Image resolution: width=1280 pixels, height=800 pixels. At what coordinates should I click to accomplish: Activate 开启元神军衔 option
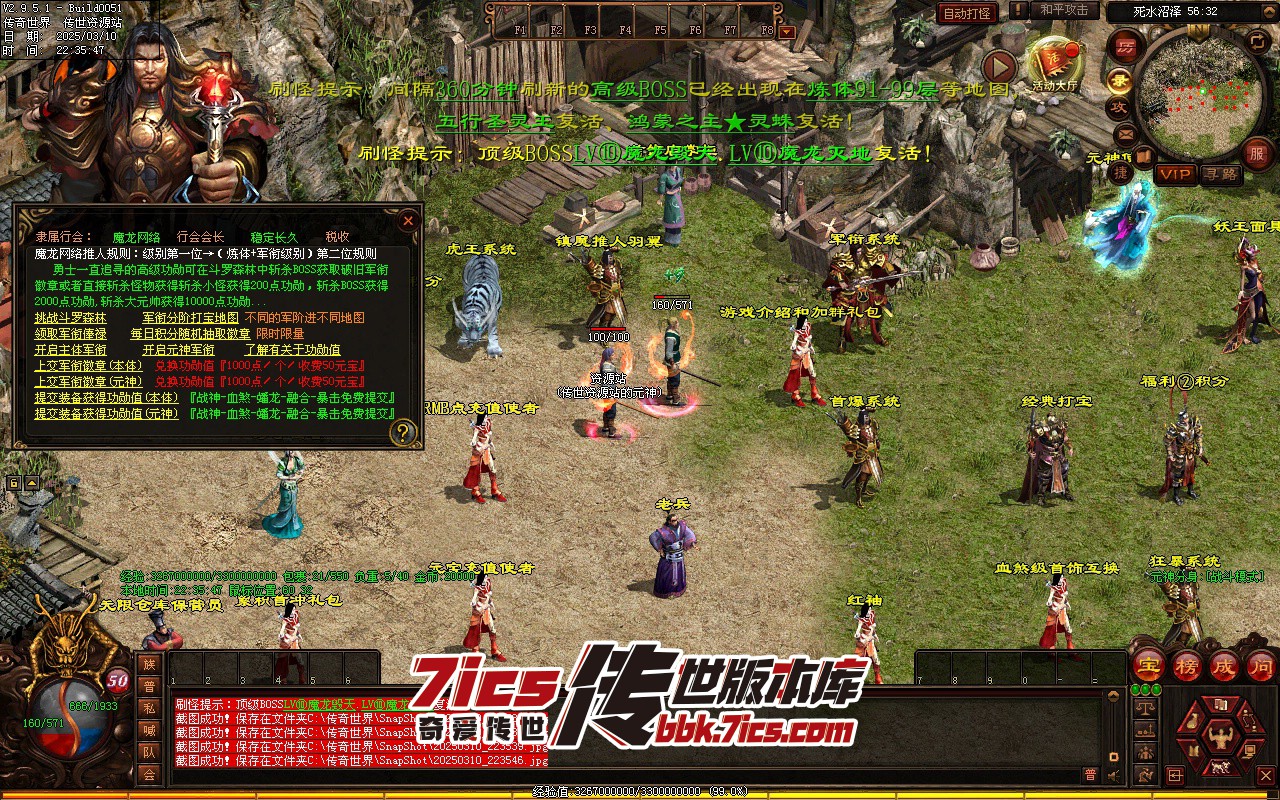[x=178, y=350]
